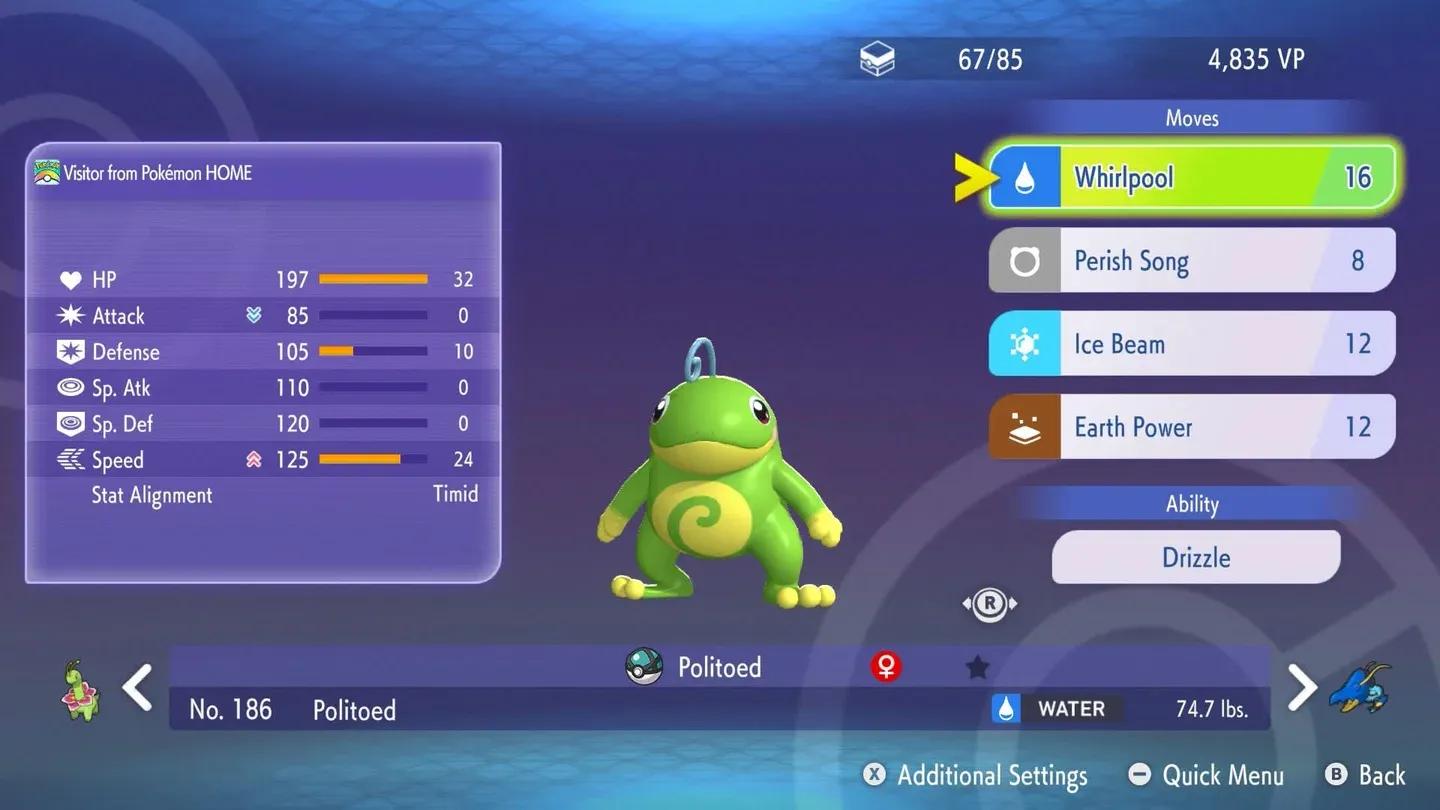
Task: Choose the Perish Song move
Action: coord(1192,261)
